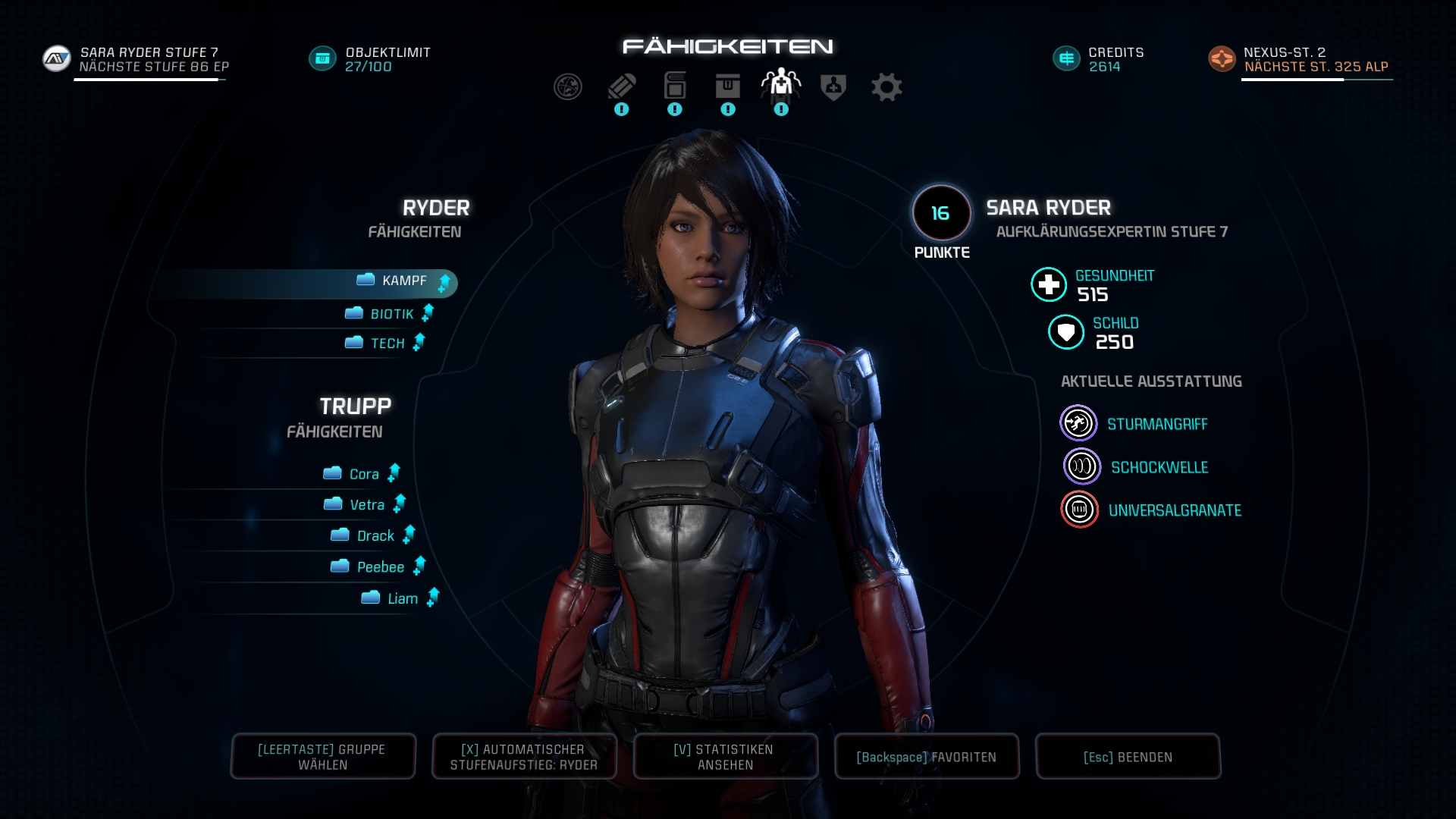
Task: Open the Kampf skill category
Action: 404,281
